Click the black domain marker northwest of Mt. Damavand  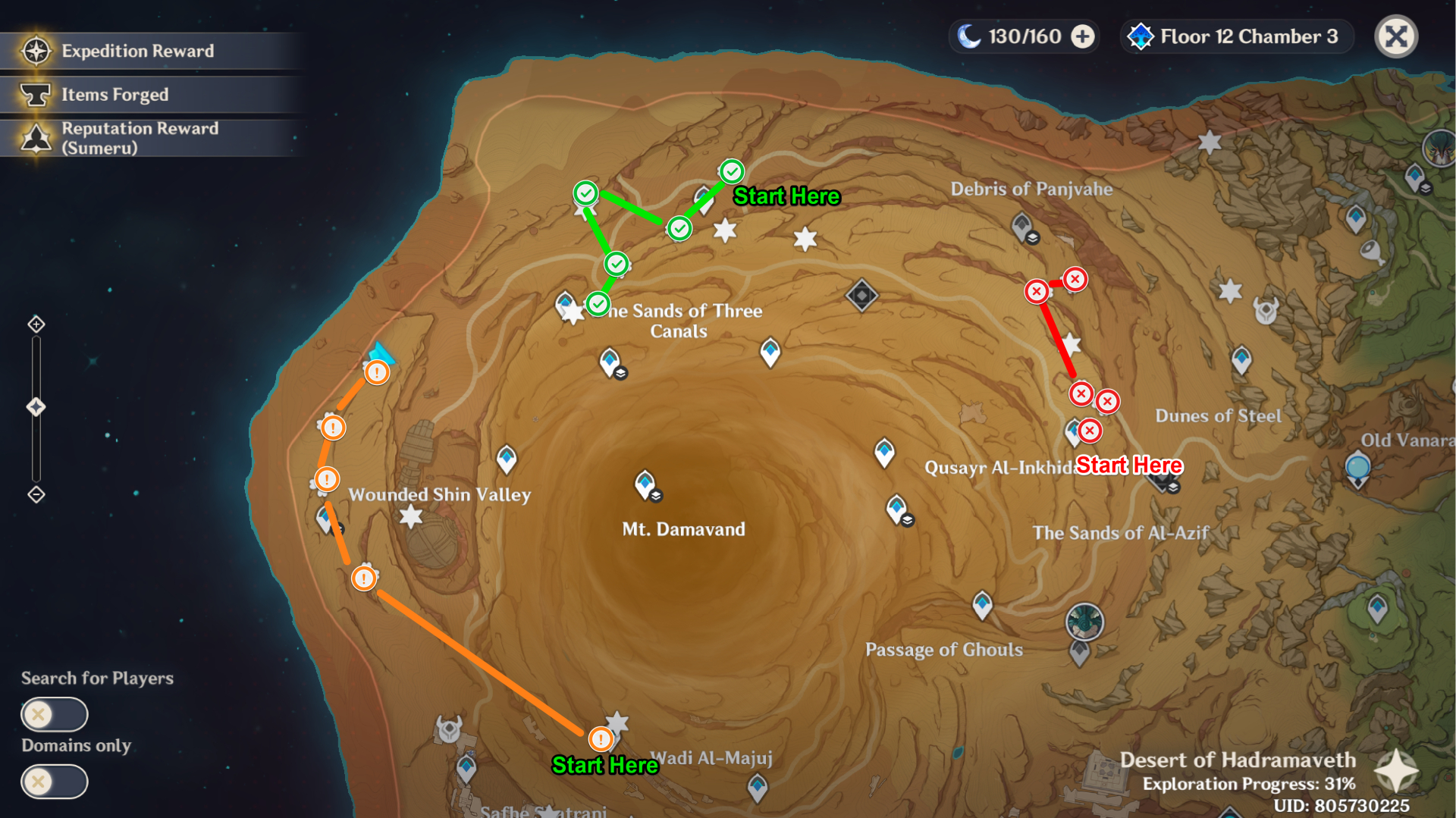862,295
